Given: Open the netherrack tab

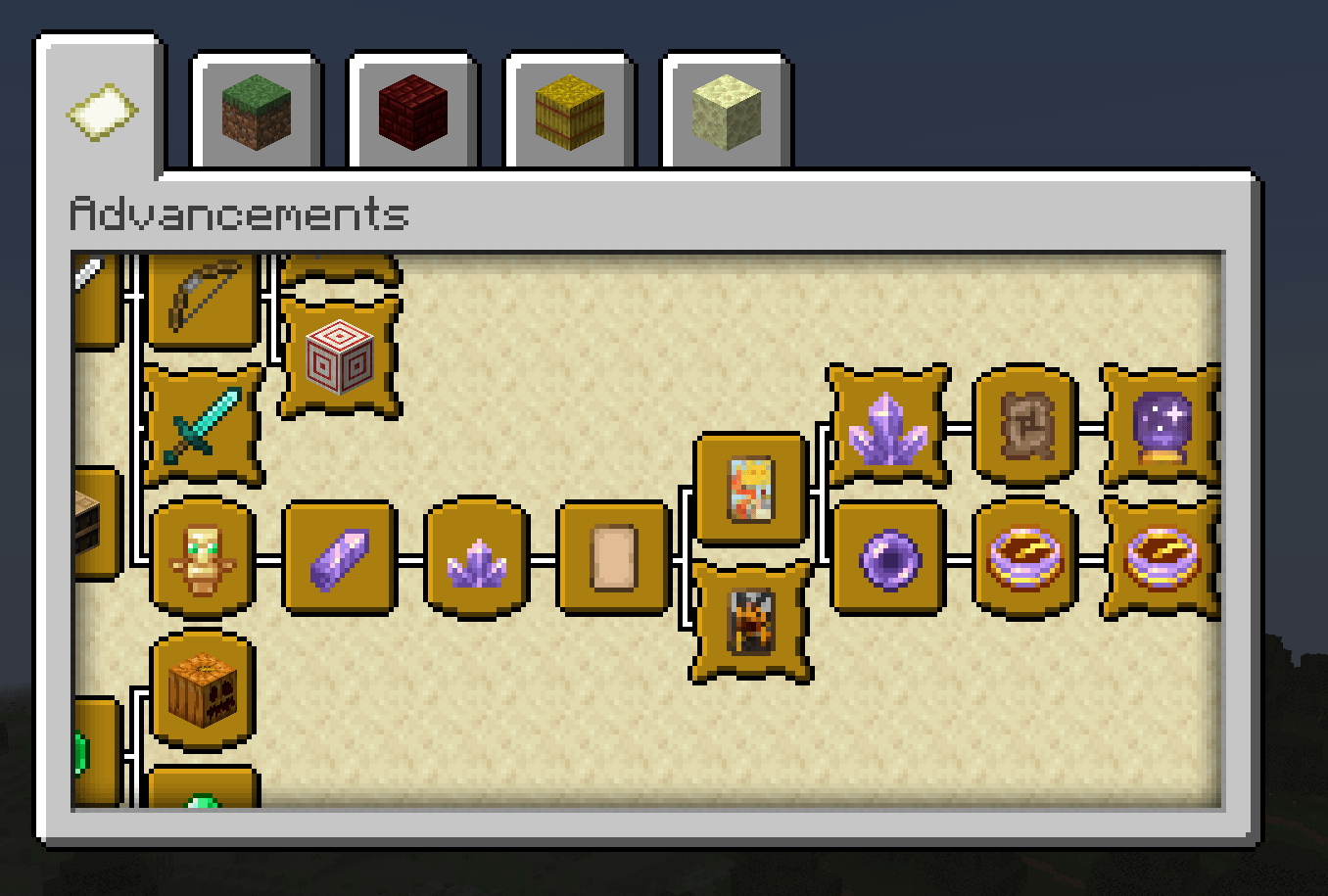Looking at the screenshot, I should click(x=411, y=111).
